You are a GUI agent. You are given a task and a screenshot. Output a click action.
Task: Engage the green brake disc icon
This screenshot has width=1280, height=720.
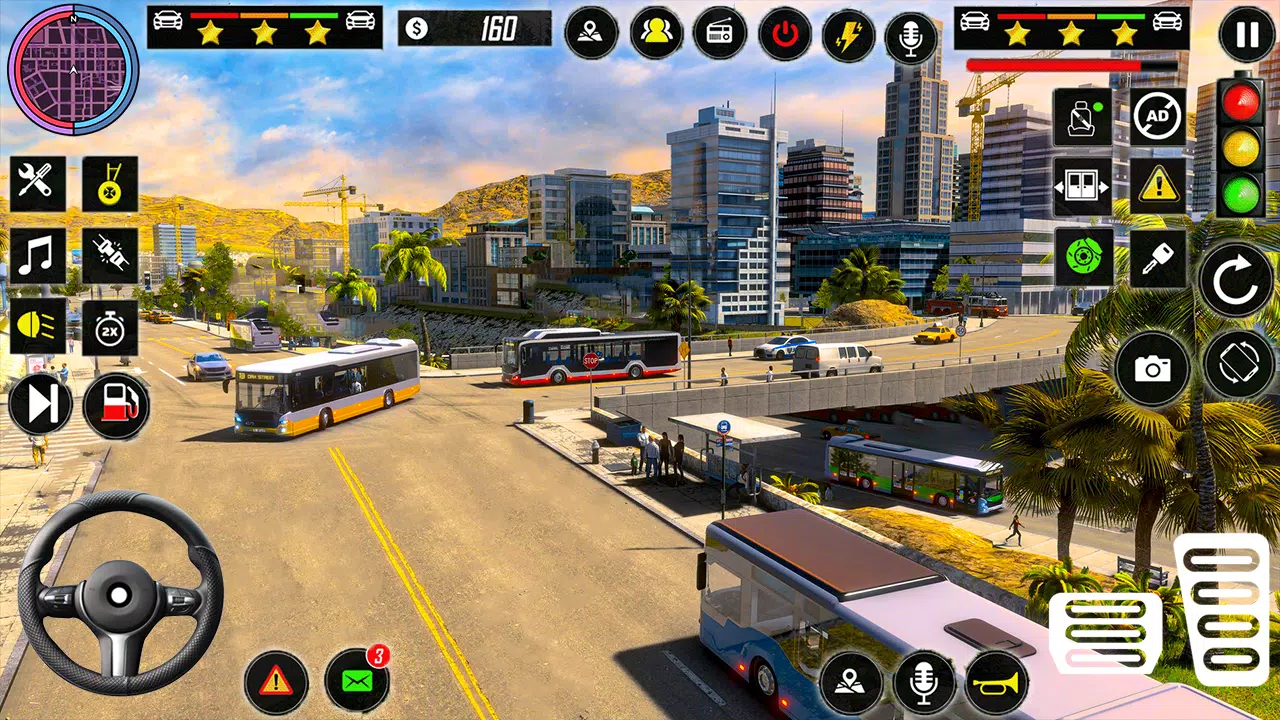pyautogui.click(x=1083, y=257)
